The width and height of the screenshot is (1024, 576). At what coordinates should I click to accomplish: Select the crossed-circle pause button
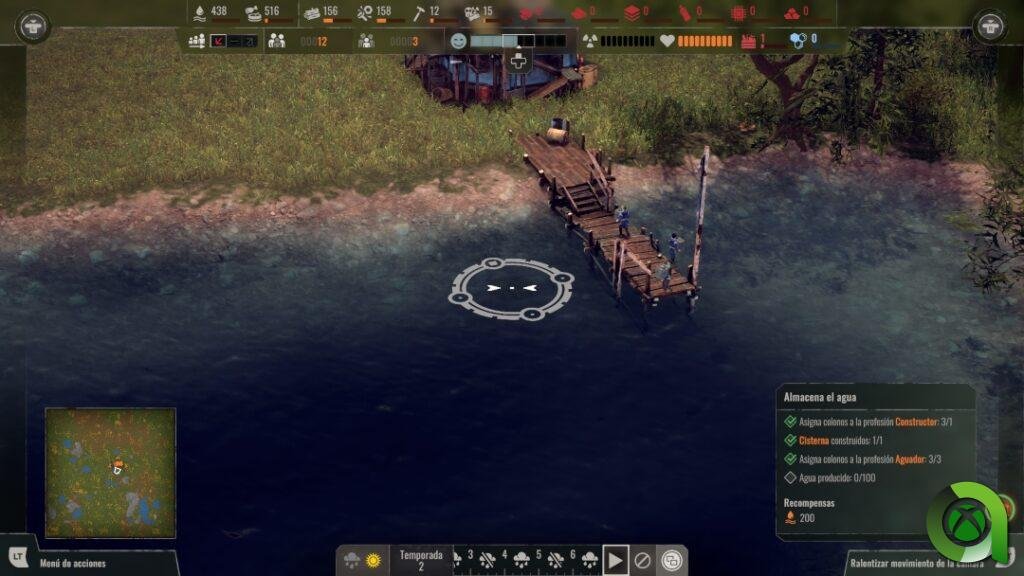coord(644,561)
